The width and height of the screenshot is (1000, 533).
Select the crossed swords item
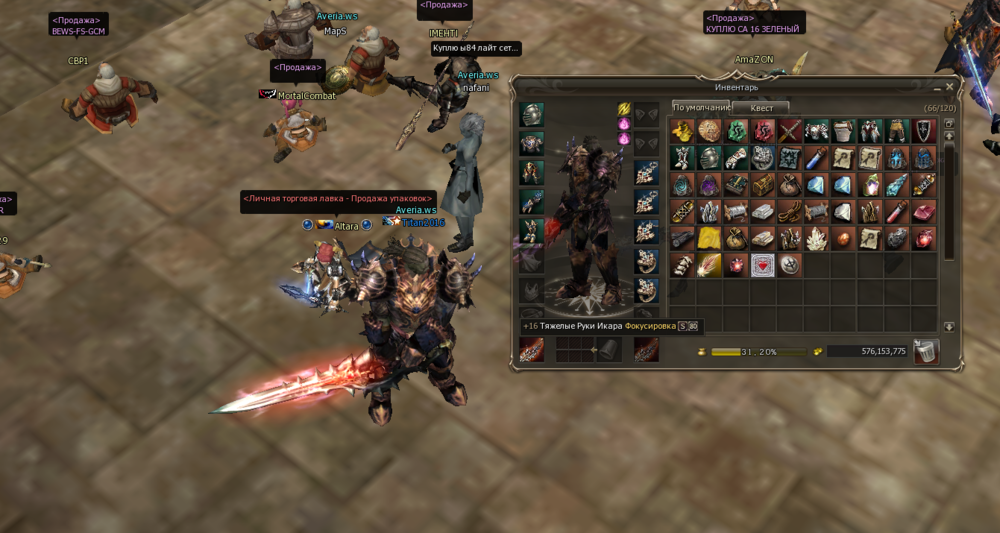coord(790,131)
